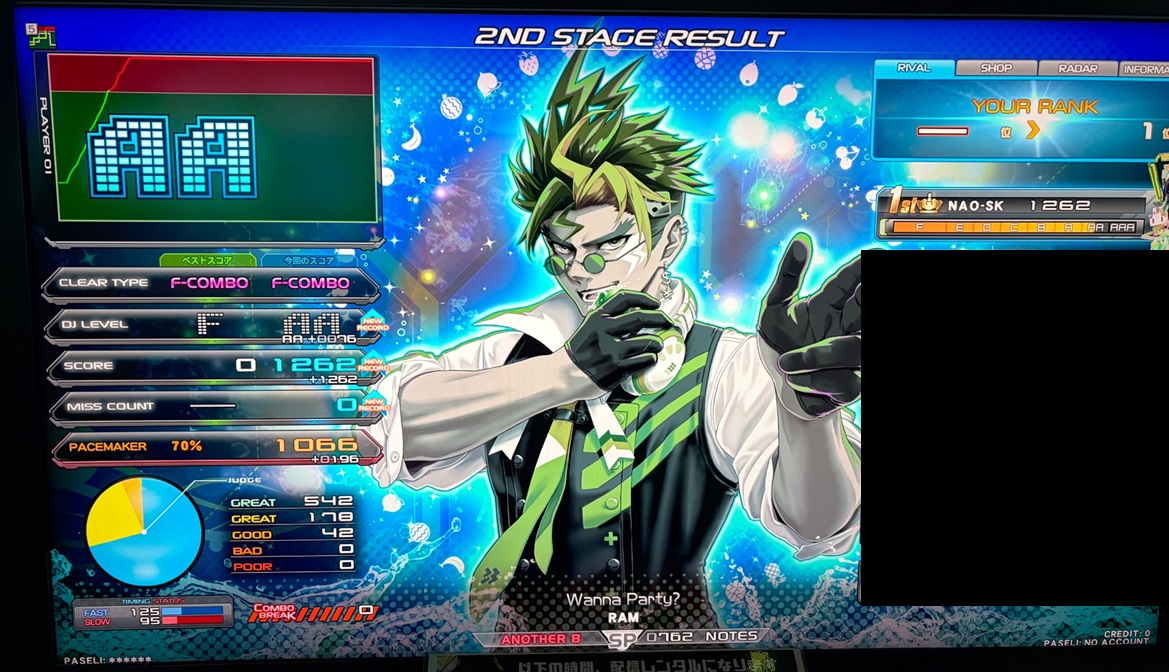Show the RADAR tab
Viewport: 1169px width, 672px height.
[x=1077, y=68]
